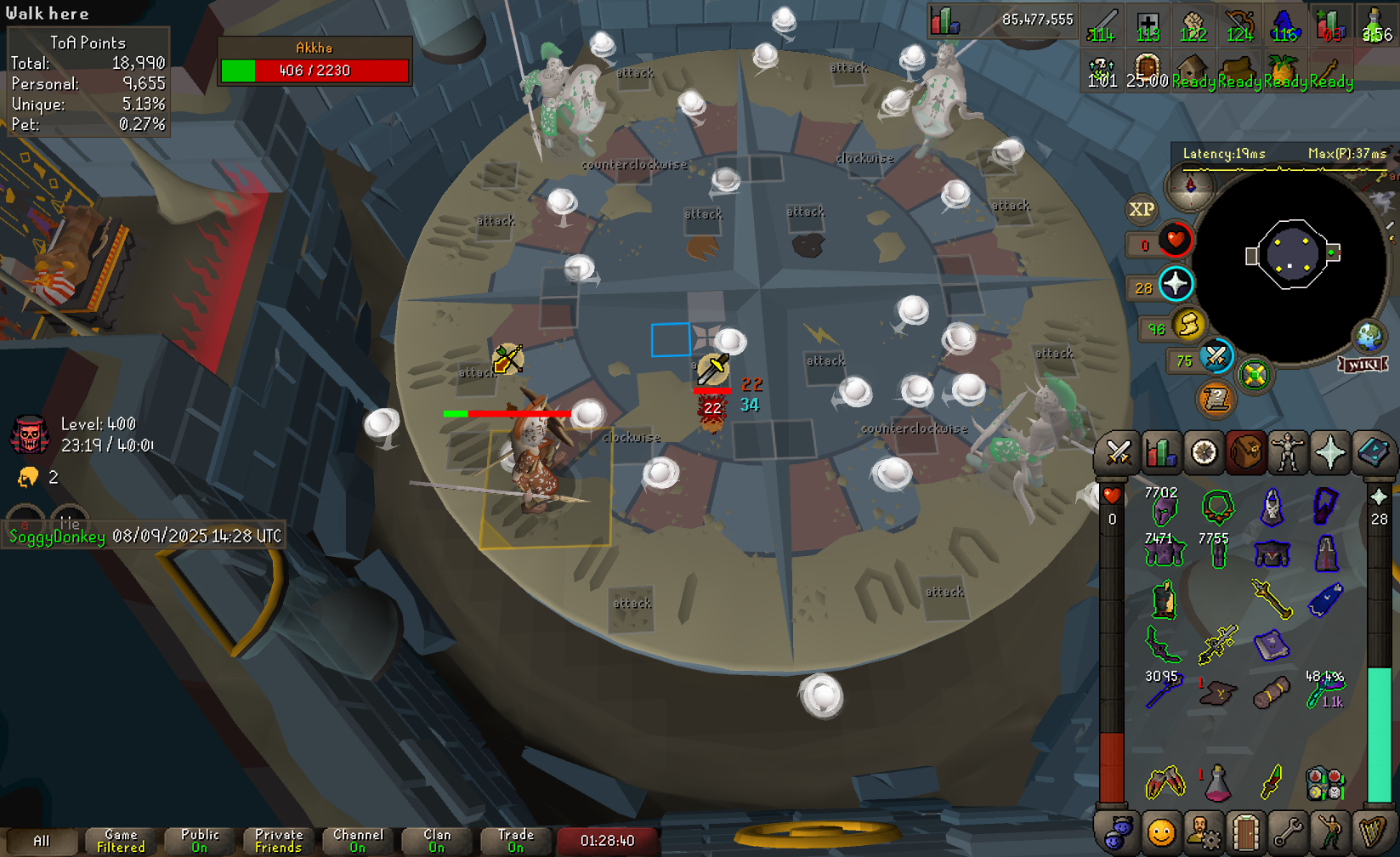This screenshot has width=1400, height=857.
Task: Open the Worn Equipment tab
Action: (1288, 452)
